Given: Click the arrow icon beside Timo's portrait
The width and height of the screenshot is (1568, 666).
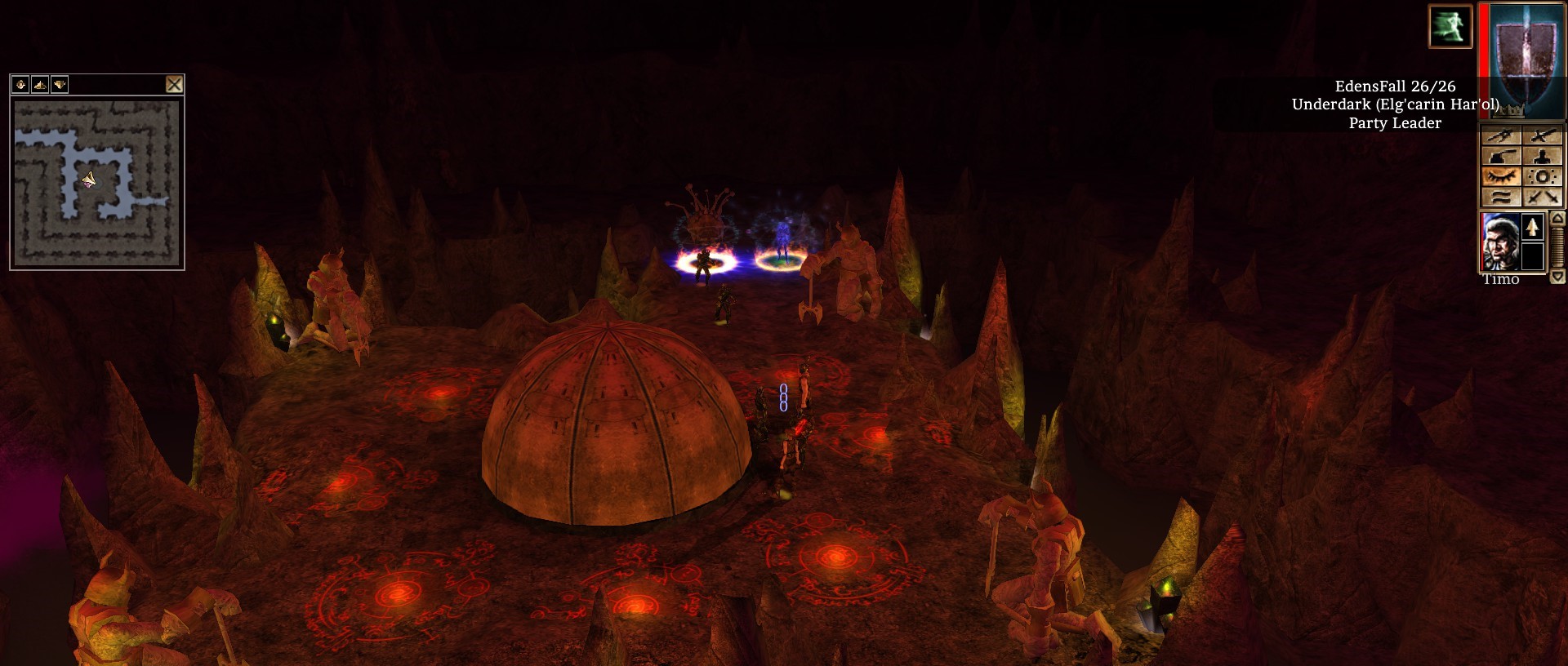Looking at the screenshot, I should pos(1532,227).
